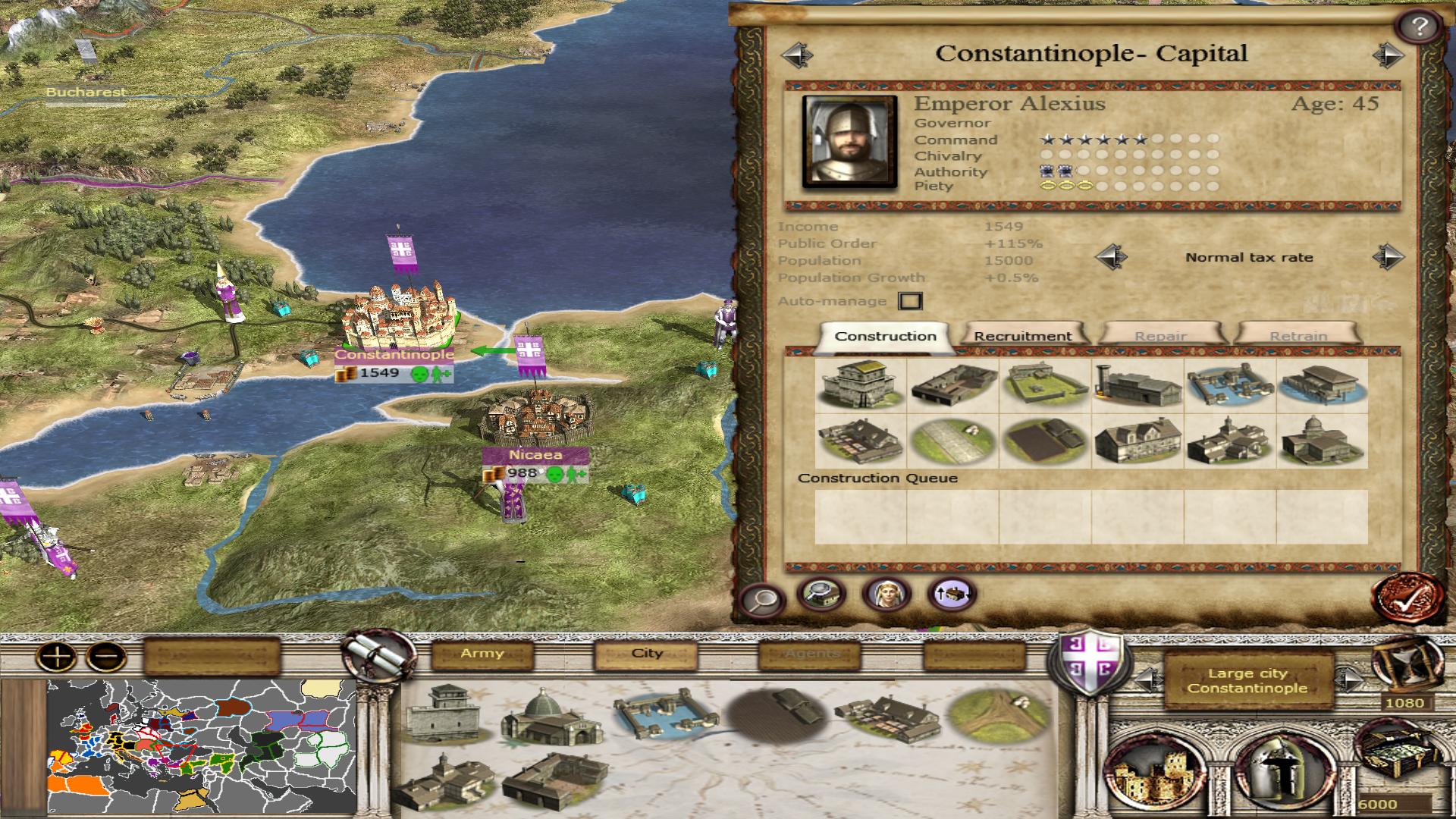
Task: Lower the tax rate with left arrow
Action: 1111,257
